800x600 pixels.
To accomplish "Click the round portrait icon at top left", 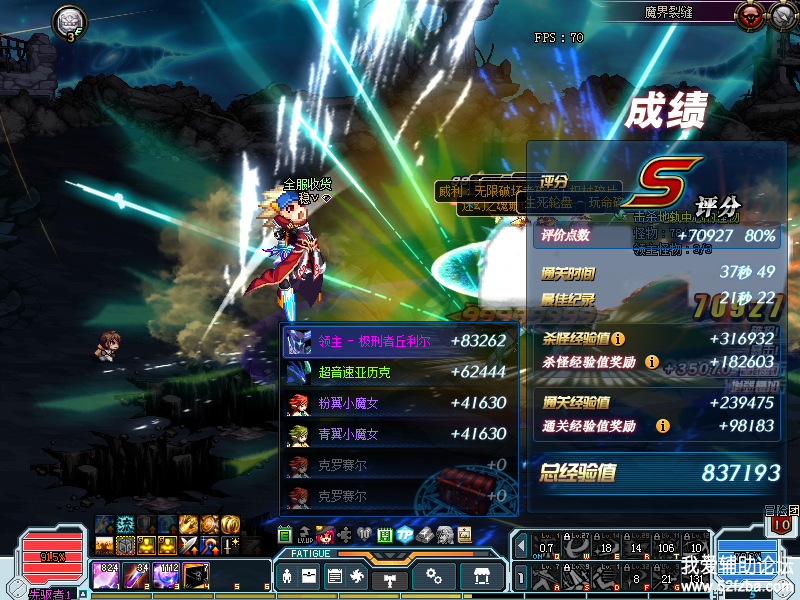I will tap(68, 20).
